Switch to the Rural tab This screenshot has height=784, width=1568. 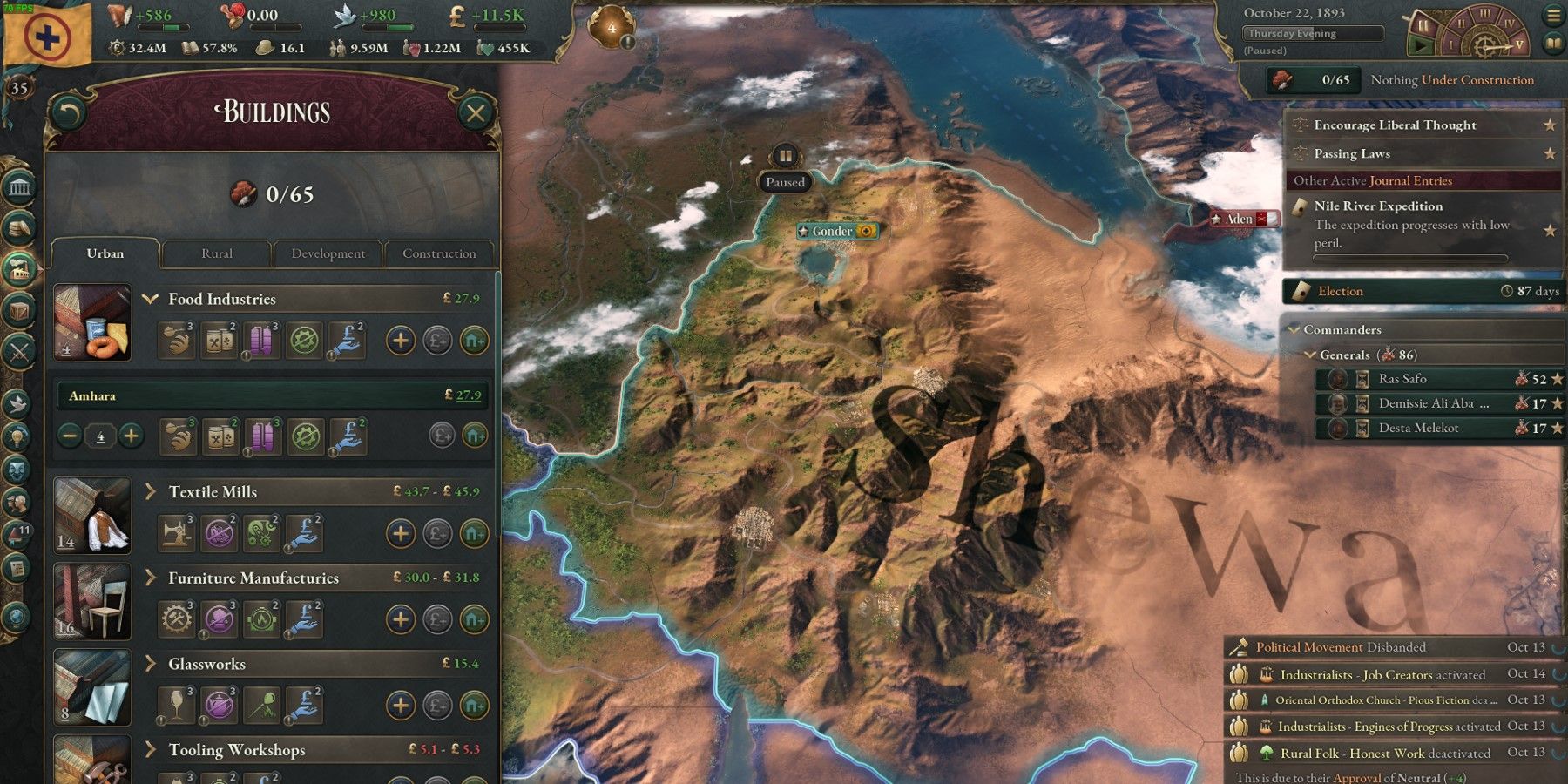[x=215, y=253]
